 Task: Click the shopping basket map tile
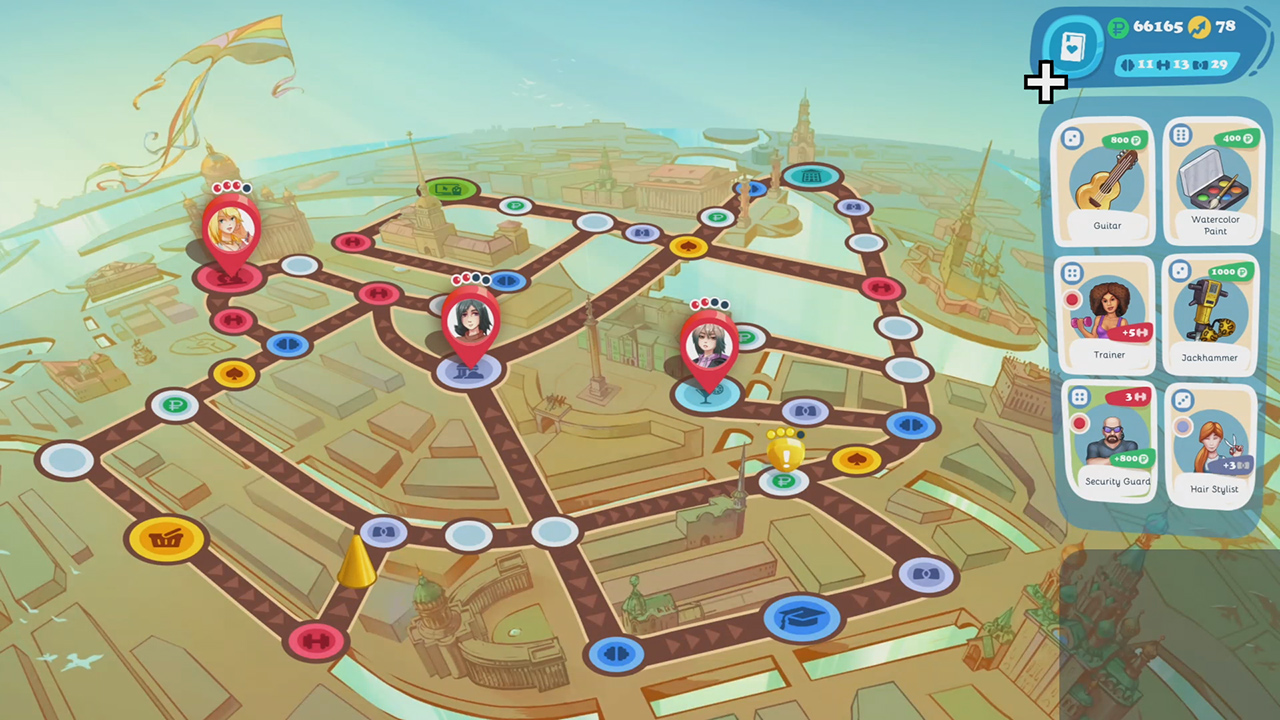tap(166, 539)
